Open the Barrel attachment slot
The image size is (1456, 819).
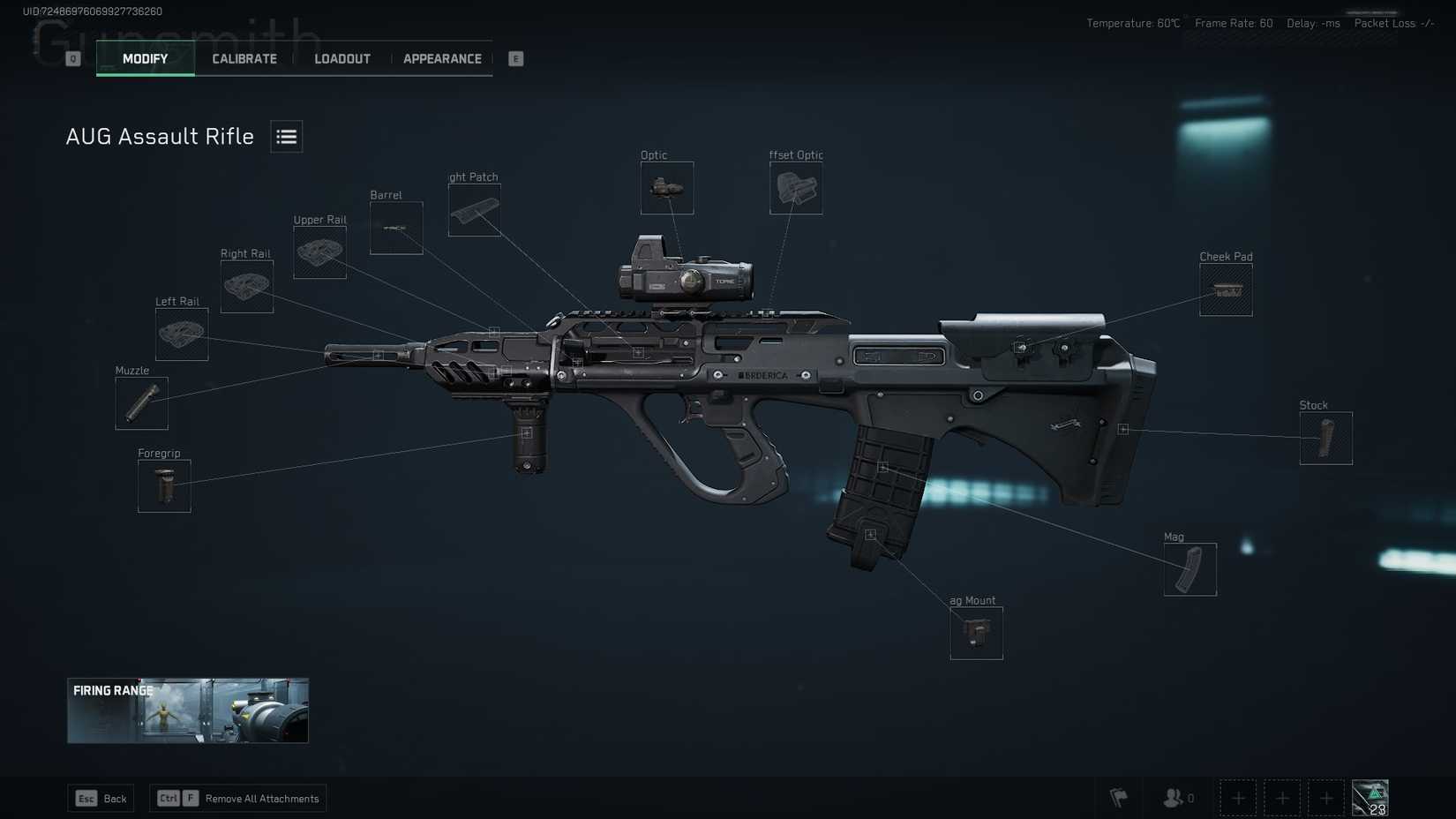pyautogui.click(x=395, y=227)
